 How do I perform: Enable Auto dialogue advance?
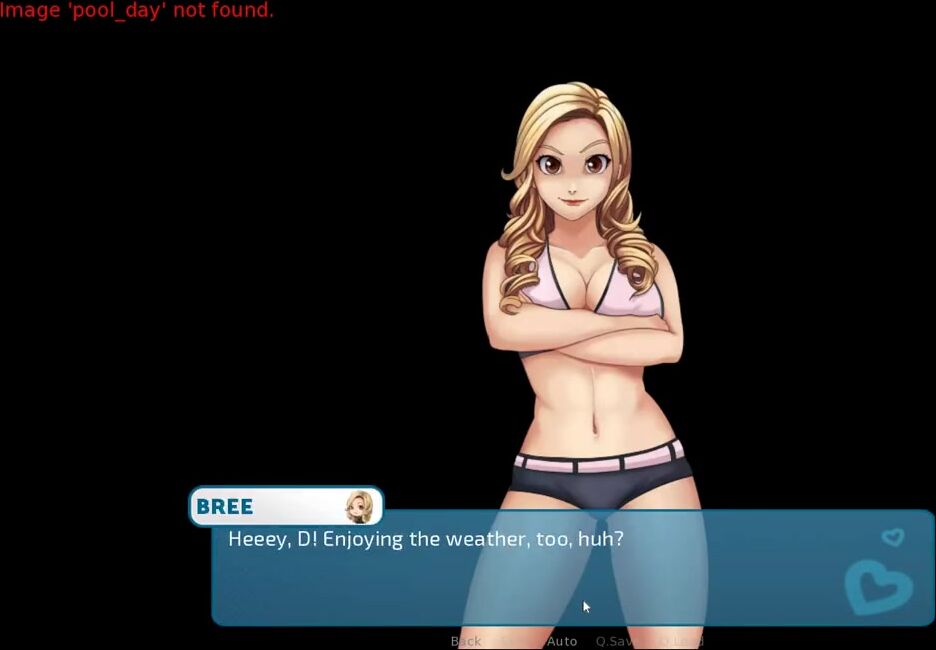coord(562,641)
